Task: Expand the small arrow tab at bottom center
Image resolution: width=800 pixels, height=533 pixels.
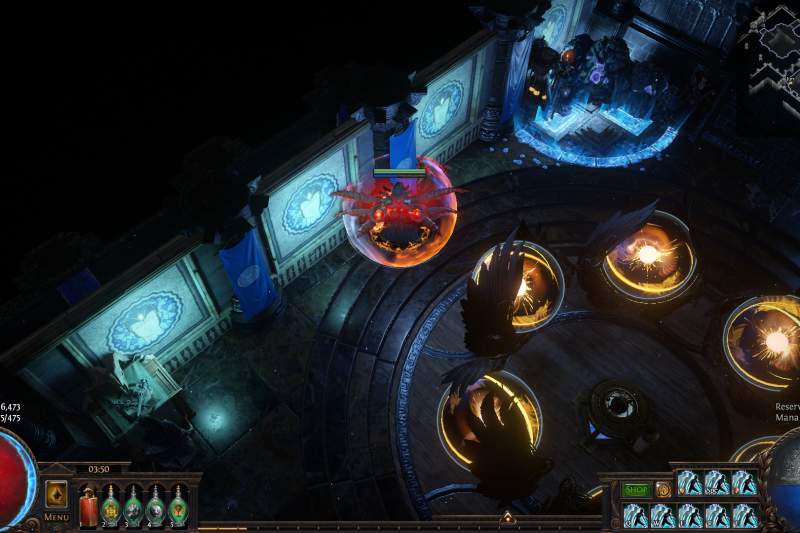Action: point(507,518)
